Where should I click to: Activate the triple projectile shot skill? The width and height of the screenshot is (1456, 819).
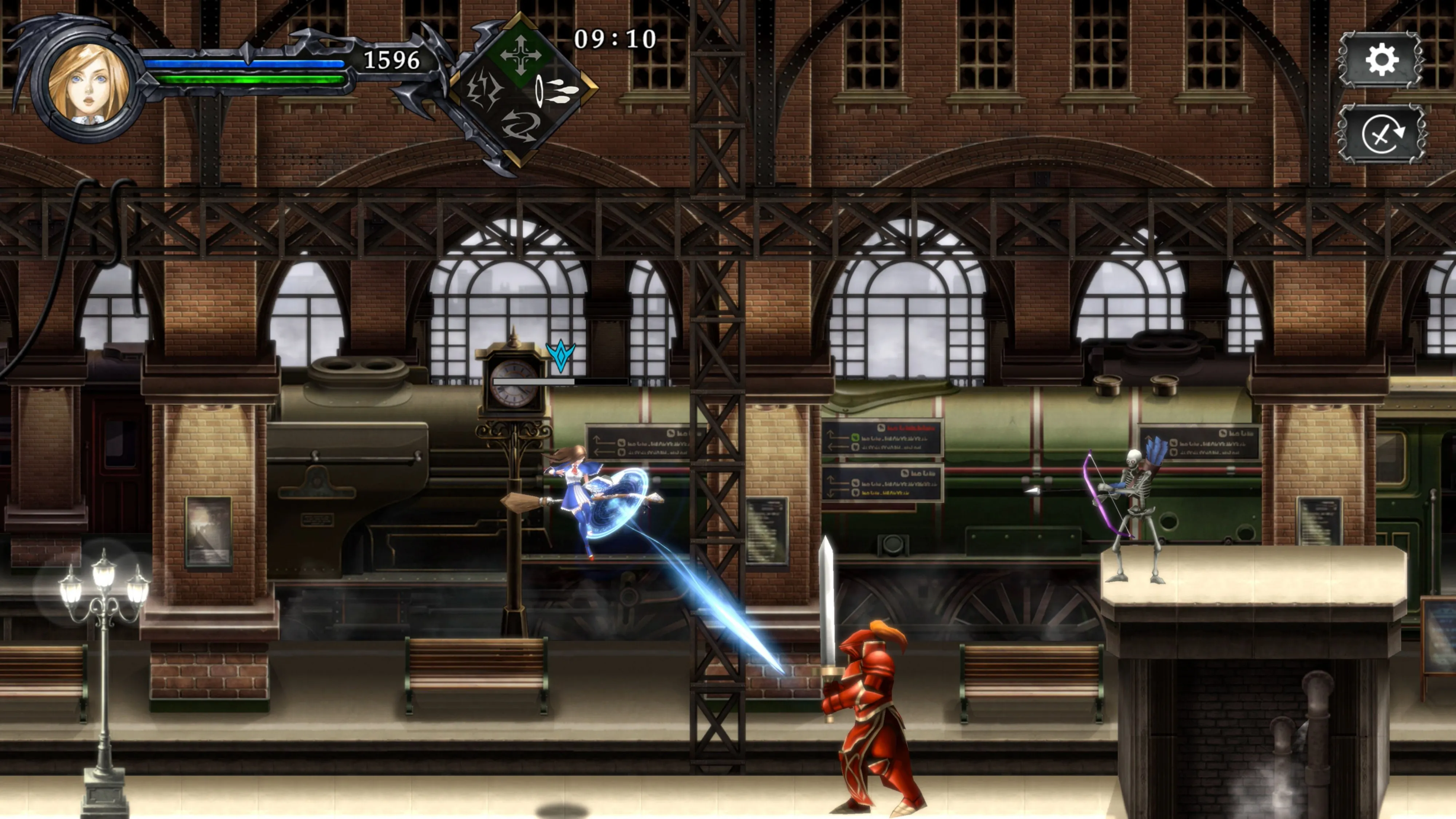click(557, 90)
